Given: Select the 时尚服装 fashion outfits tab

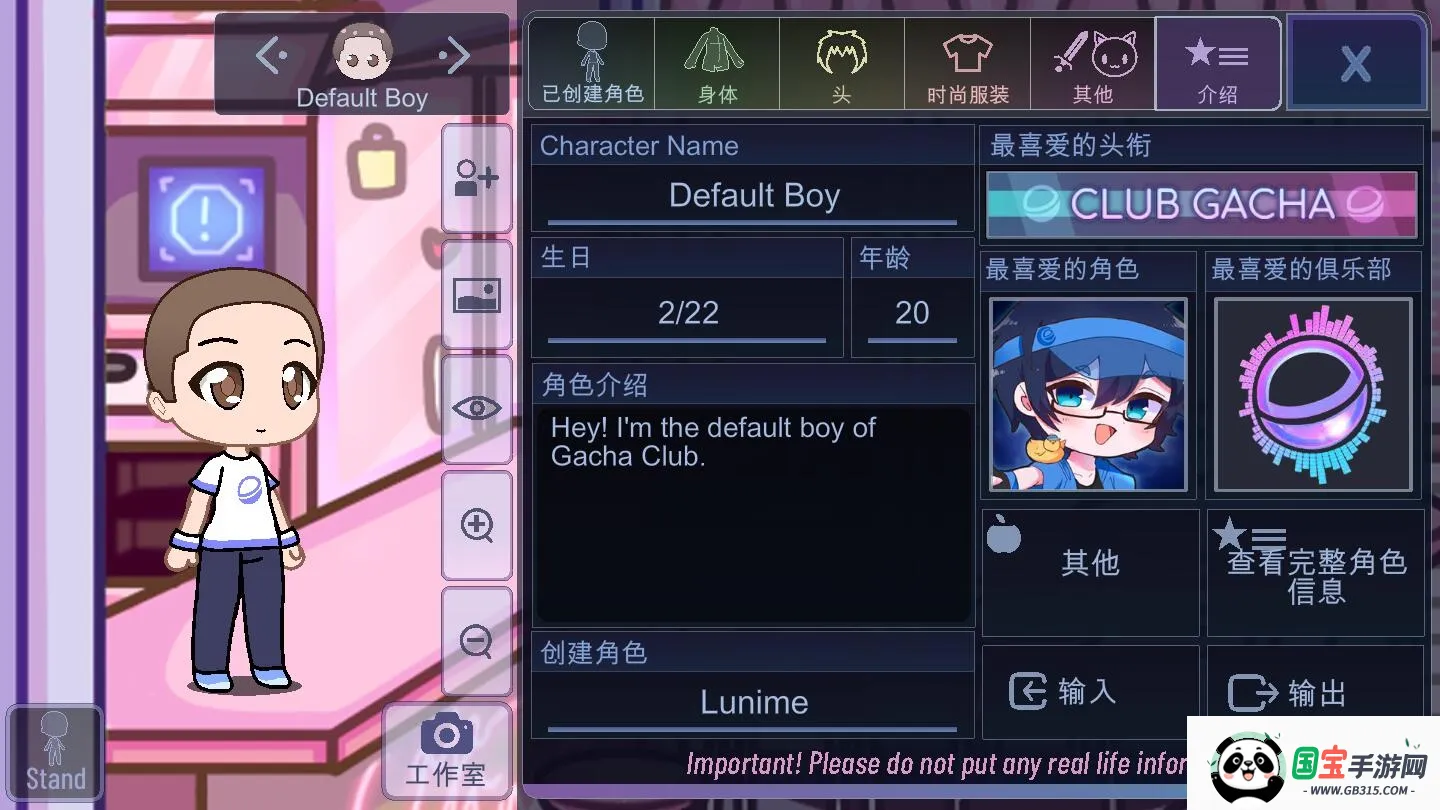Looking at the screenshot, I should click(x=966, y=63).
